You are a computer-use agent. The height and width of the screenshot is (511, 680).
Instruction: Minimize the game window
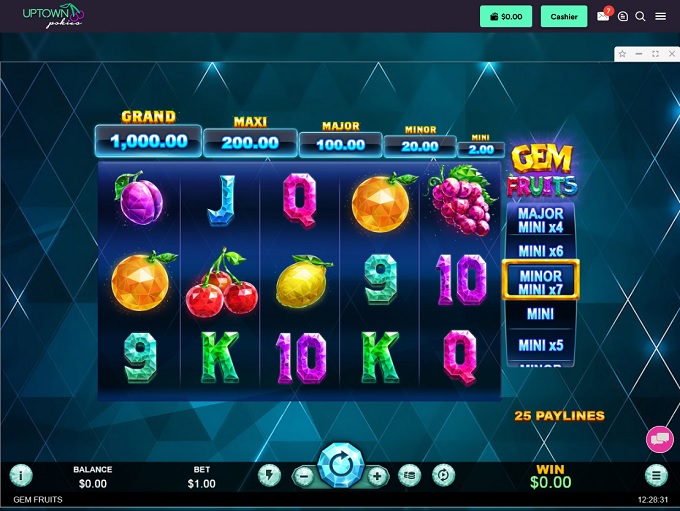pyautogui.click(x=639, y=53)
